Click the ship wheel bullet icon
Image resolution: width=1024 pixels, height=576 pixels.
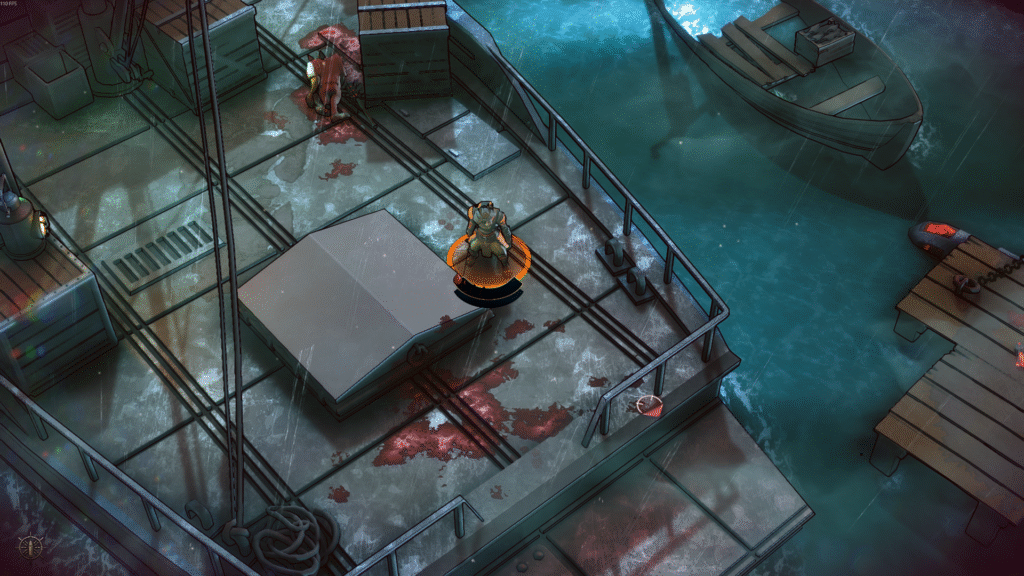point(30,547)
